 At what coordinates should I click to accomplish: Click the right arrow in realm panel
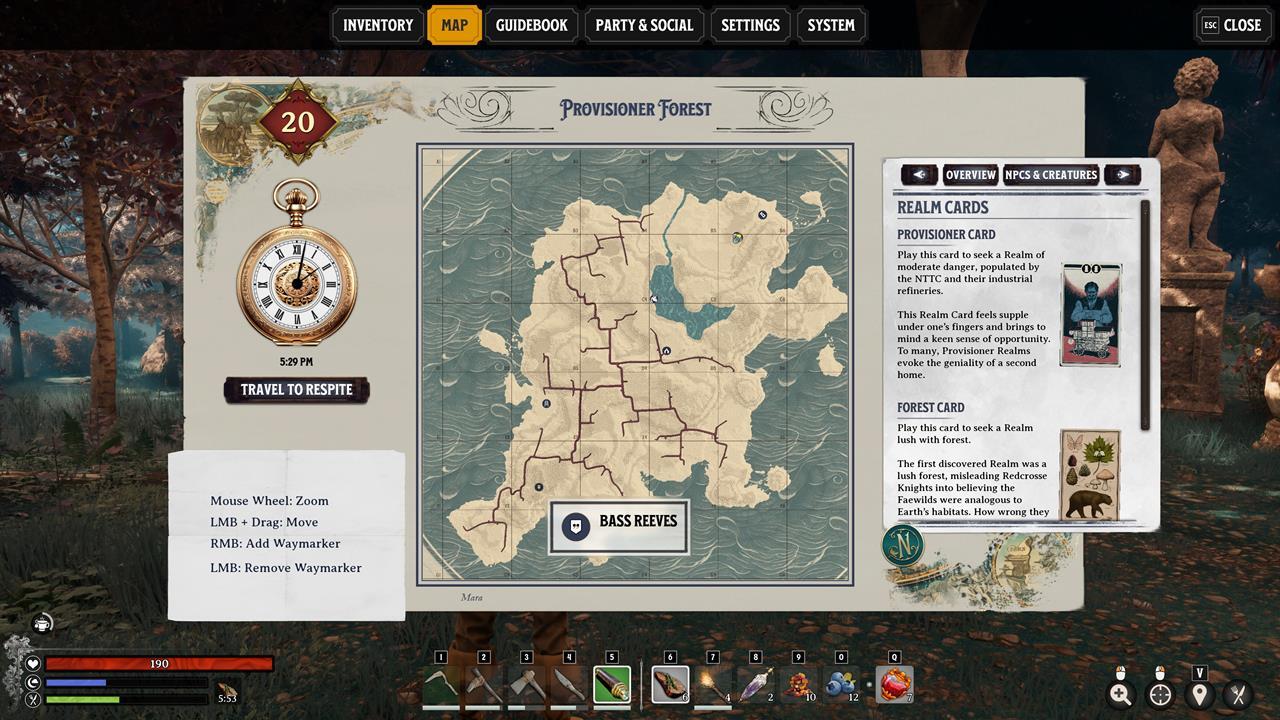click(x=1123, y=175)
